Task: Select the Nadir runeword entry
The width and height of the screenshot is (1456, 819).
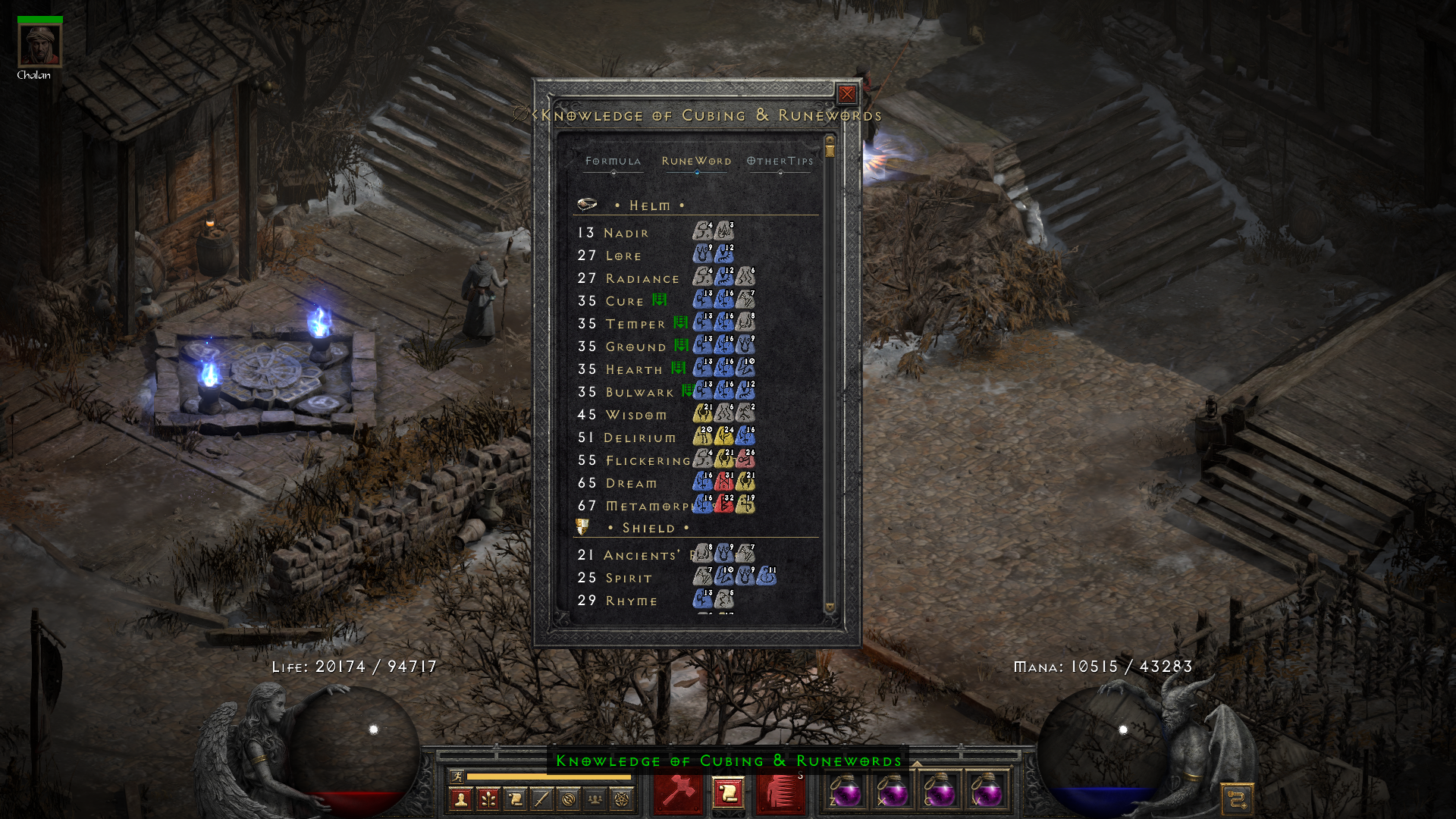Action: pyautogui.click(x=626, y=233)
